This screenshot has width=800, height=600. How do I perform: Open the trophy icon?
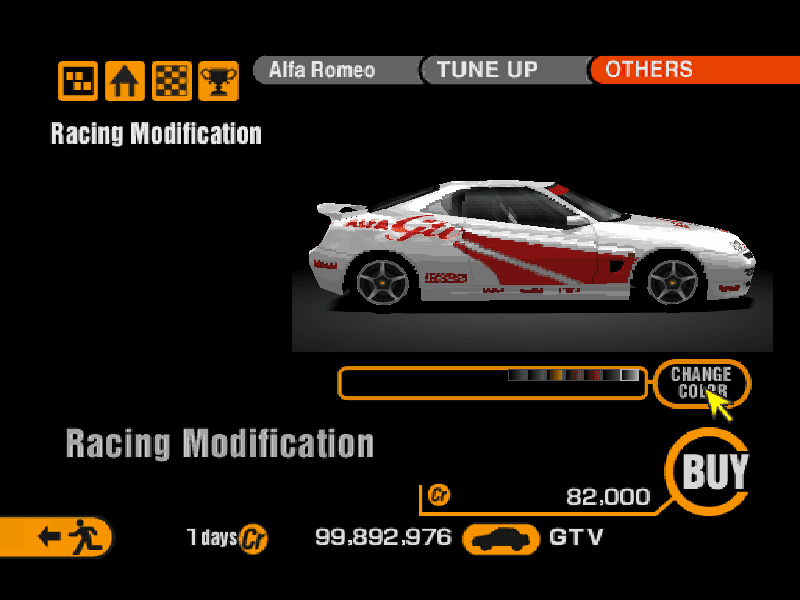click(x=218, y=81)
